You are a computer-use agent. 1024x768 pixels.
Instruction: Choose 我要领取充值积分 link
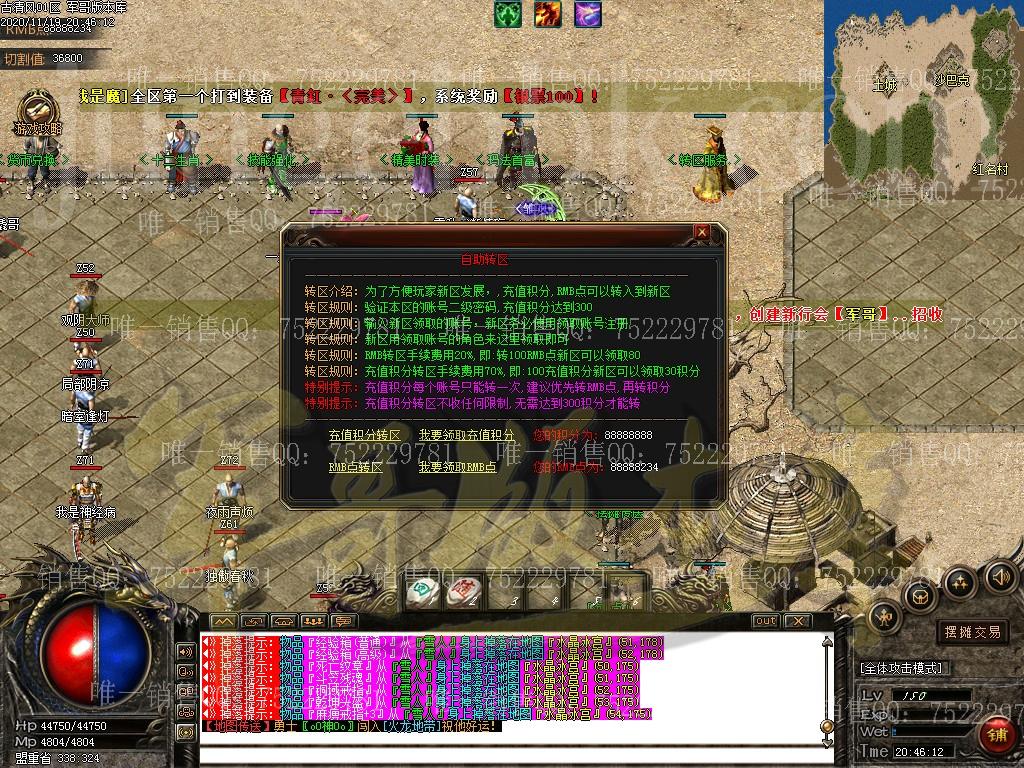pos(467,436)
